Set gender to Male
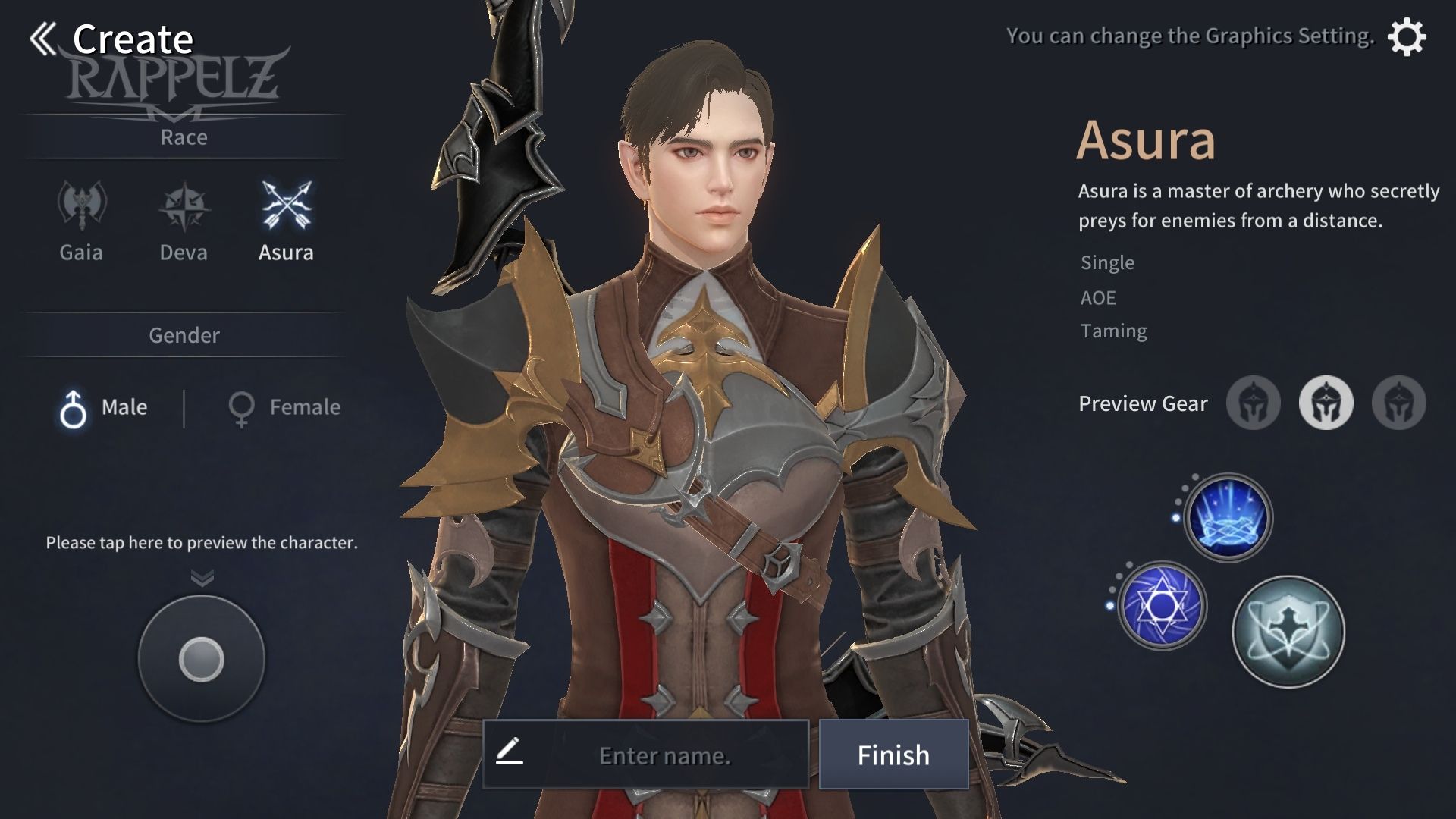The height and width of the screenshot is (819, 1456). coord(104,408)
